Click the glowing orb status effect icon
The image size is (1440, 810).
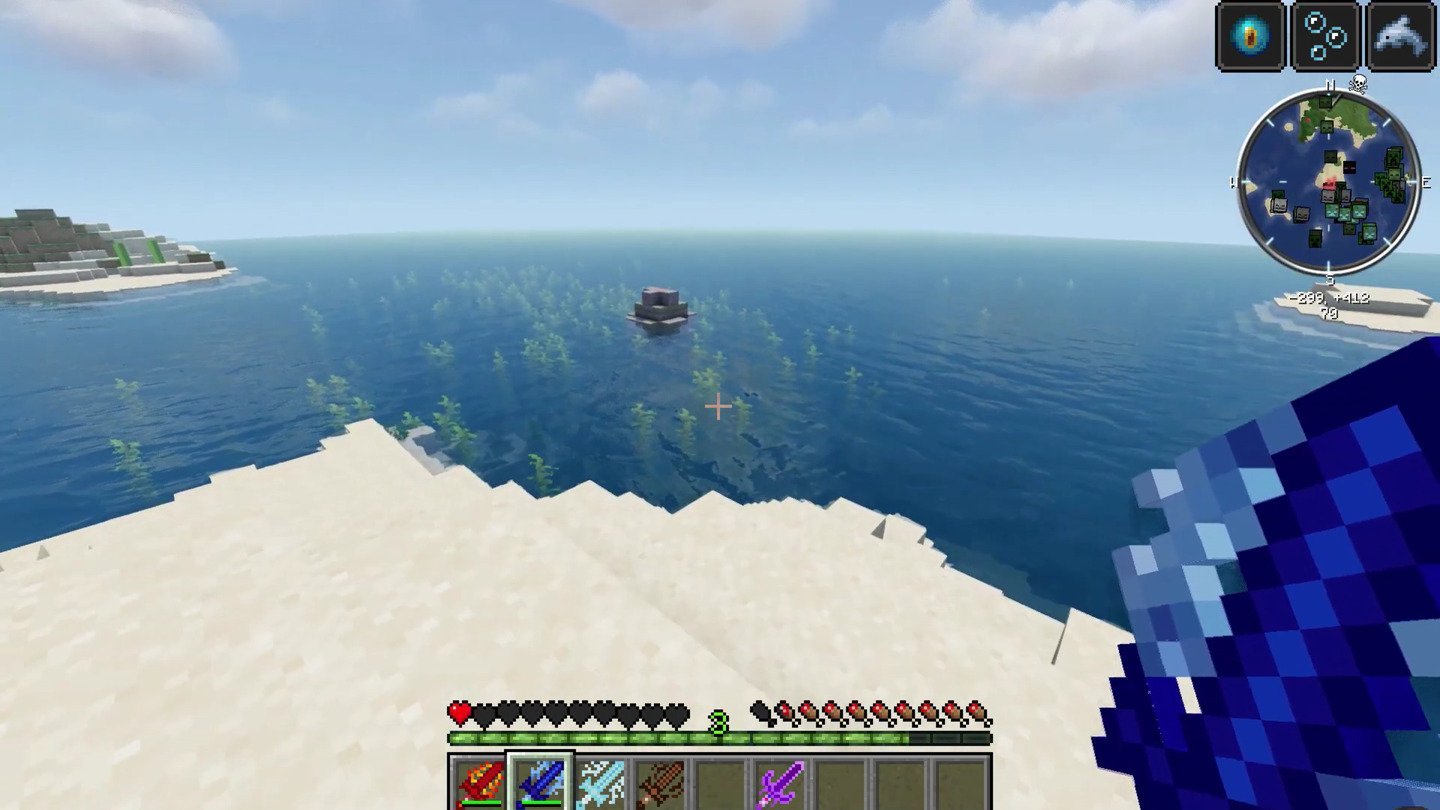1250,36
